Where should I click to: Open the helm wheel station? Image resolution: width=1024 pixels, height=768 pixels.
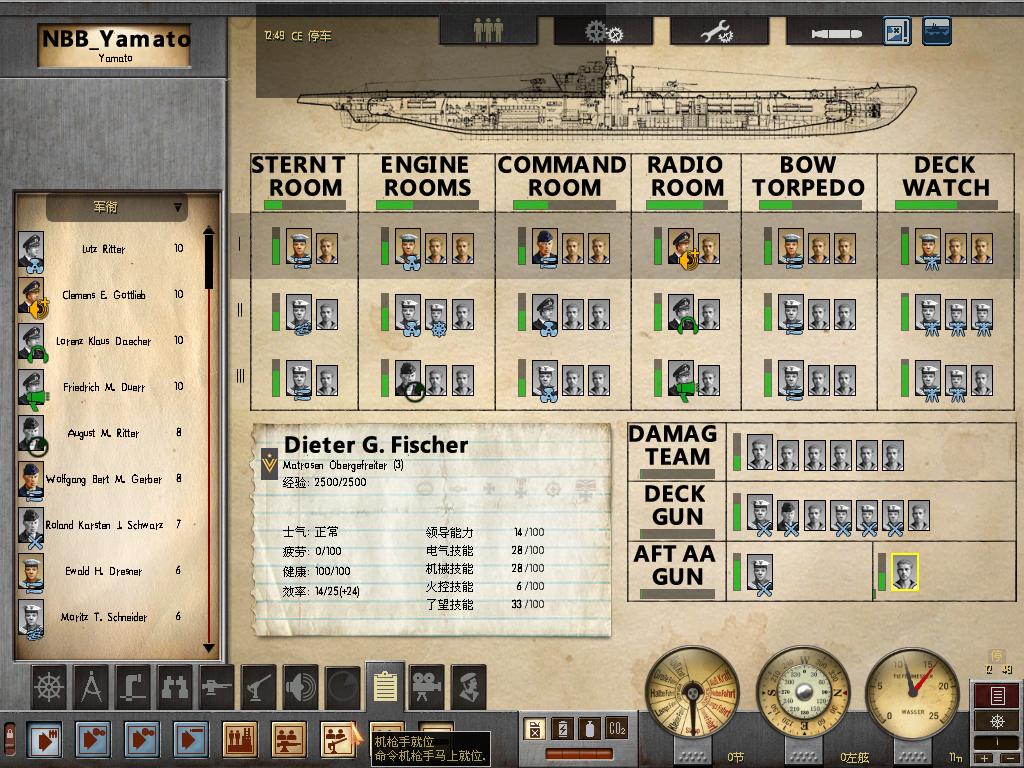click(x=49, y=685)
